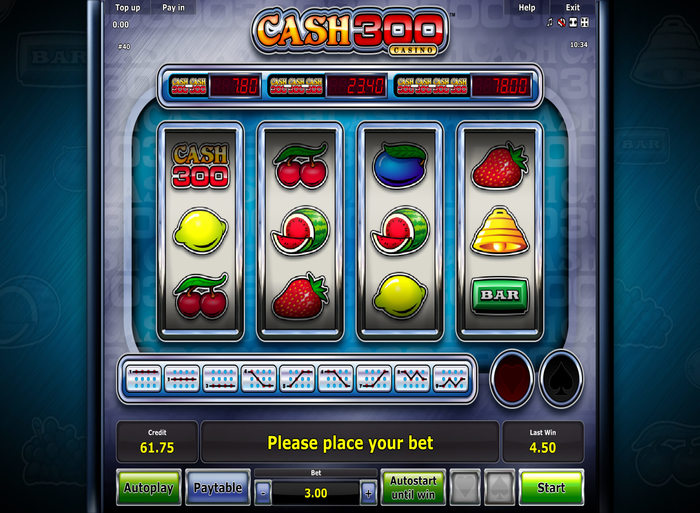Viewport: 700px width, 513px height.
Task: Toggle the sound speaker icon
Action: [x=562, y=21]
